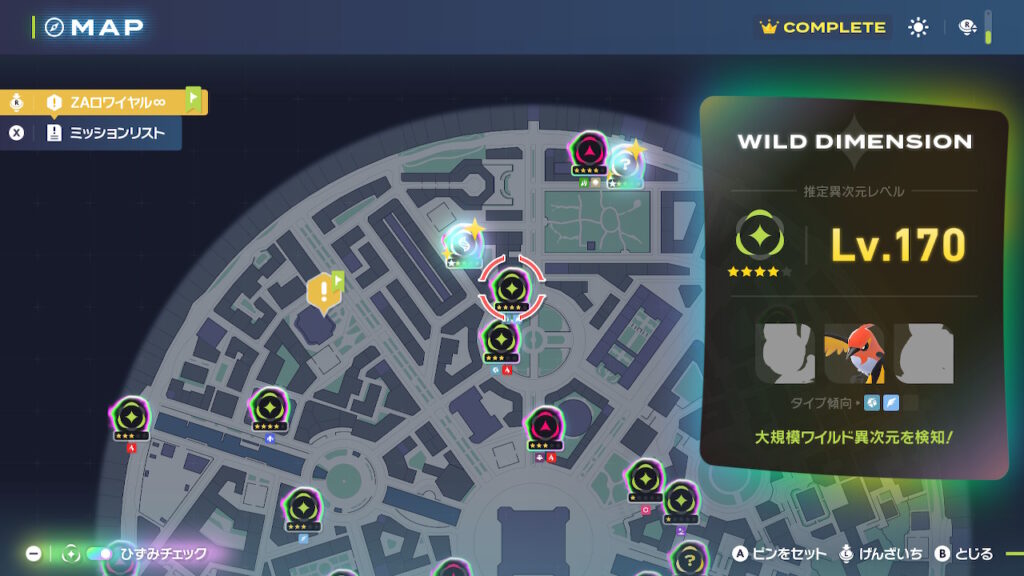Click the sun weather icon
The image size is (1024, 576).
pos(918,28)
